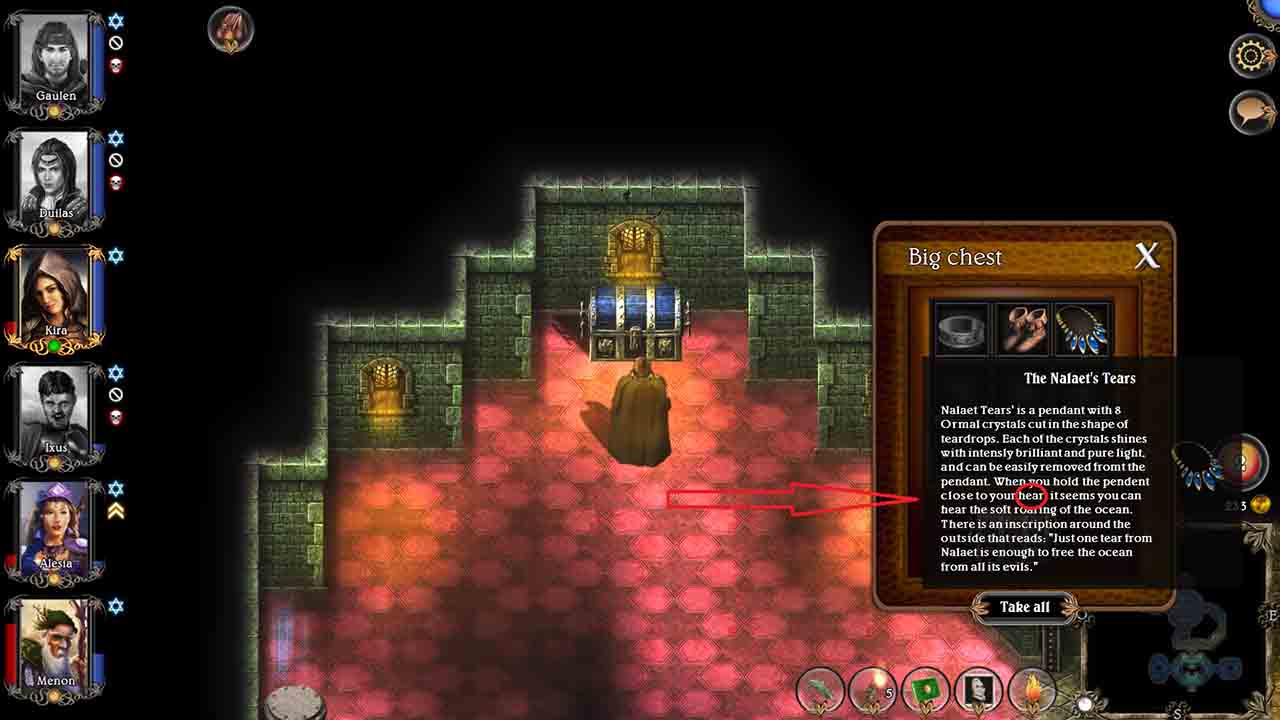Viewport: 1280px width, 720px height.
Task: Select the silver bracelet in the chest
Action: click(x=961, y=329)
